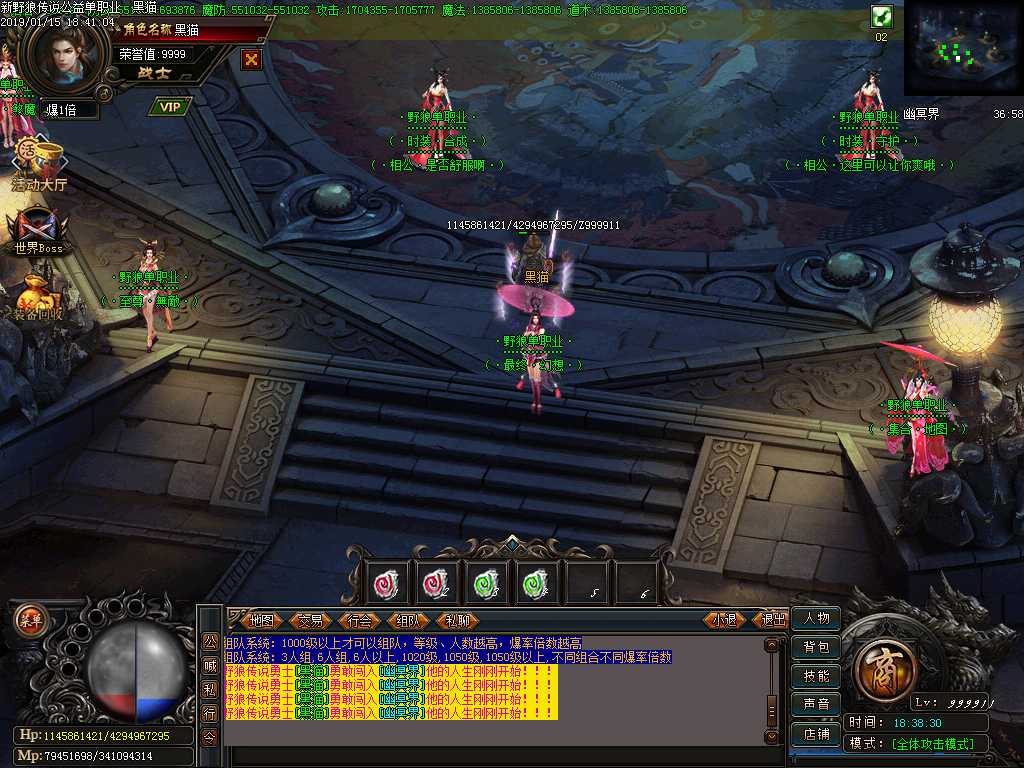The image size is (1024, 768).
Task: Open 装备回收 equipment recycling
Action: click(x=38, y=297)
